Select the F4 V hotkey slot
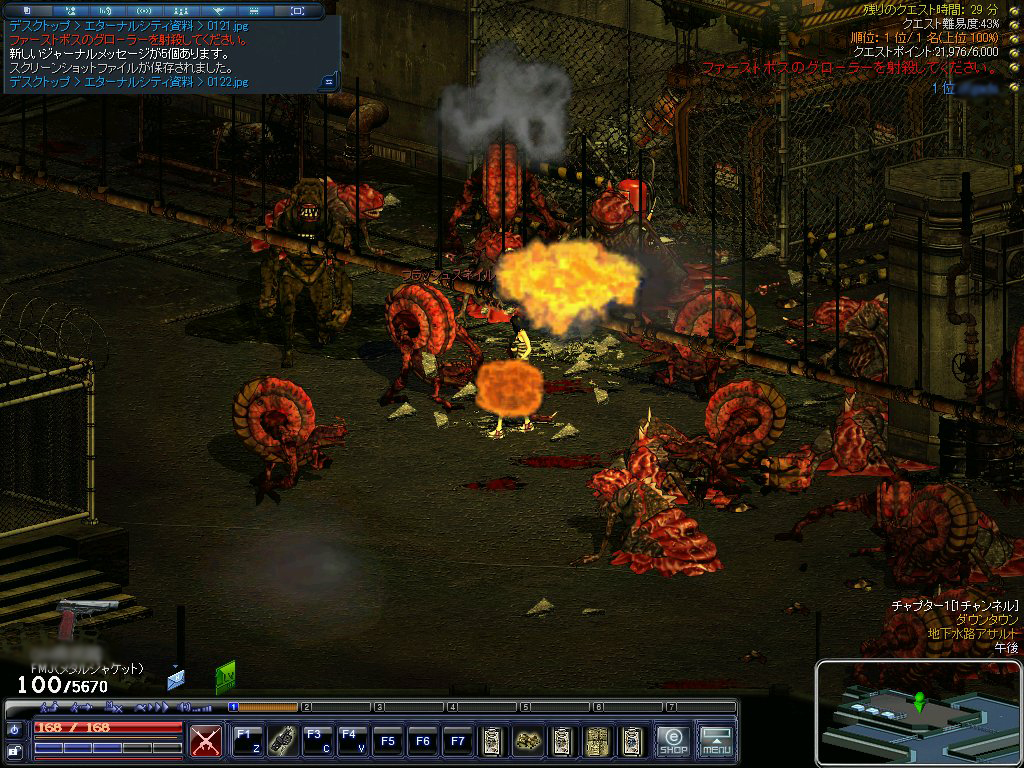This screenshot has width=1024, height=768. [352, 741]
